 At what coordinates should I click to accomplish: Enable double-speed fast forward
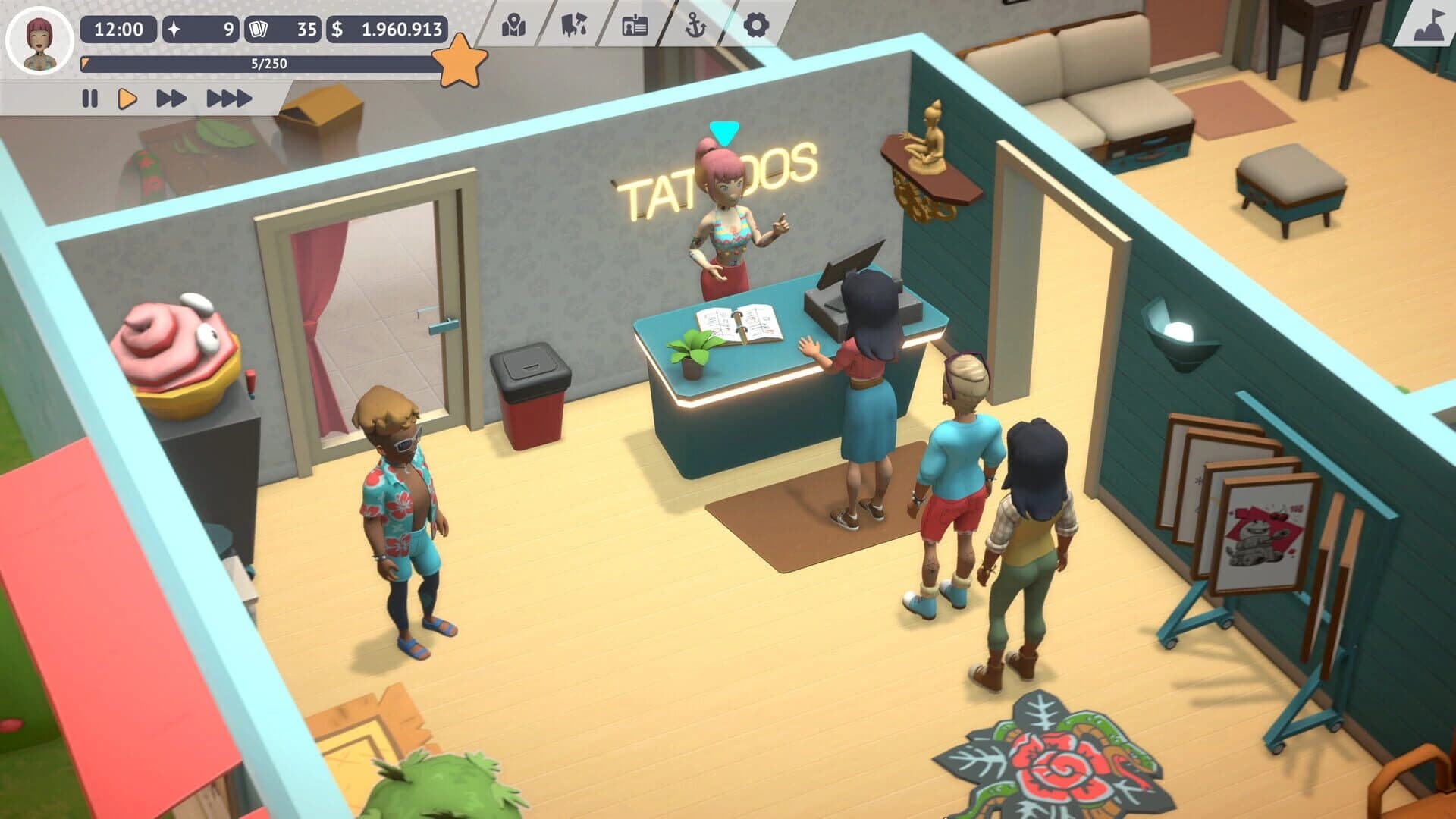tap(171, 97)
